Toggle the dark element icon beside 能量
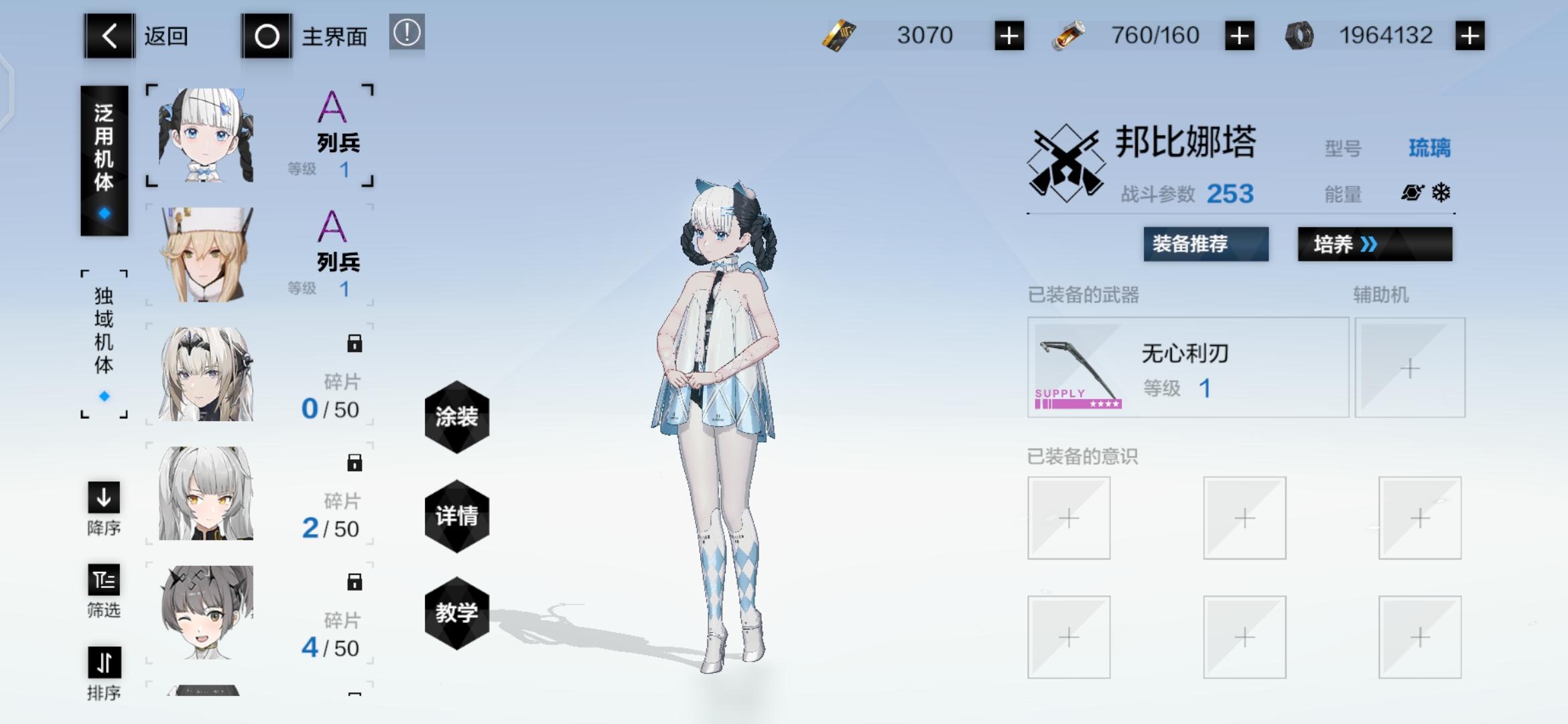The height and width of the screenshot is (724, 1568). [x=1411, y=192]
